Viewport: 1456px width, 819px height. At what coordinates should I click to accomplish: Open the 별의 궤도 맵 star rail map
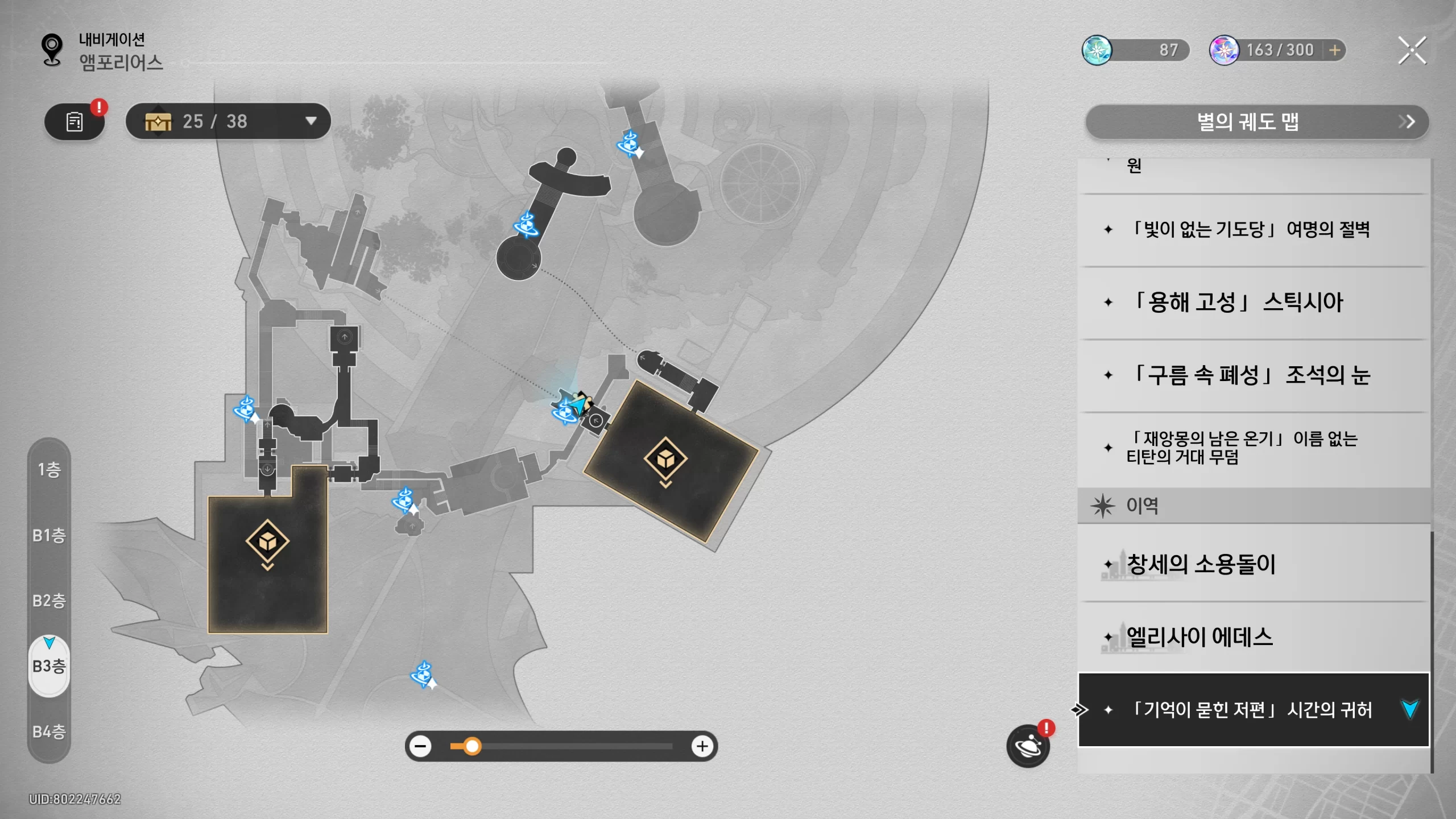(x=1257, y=122)
